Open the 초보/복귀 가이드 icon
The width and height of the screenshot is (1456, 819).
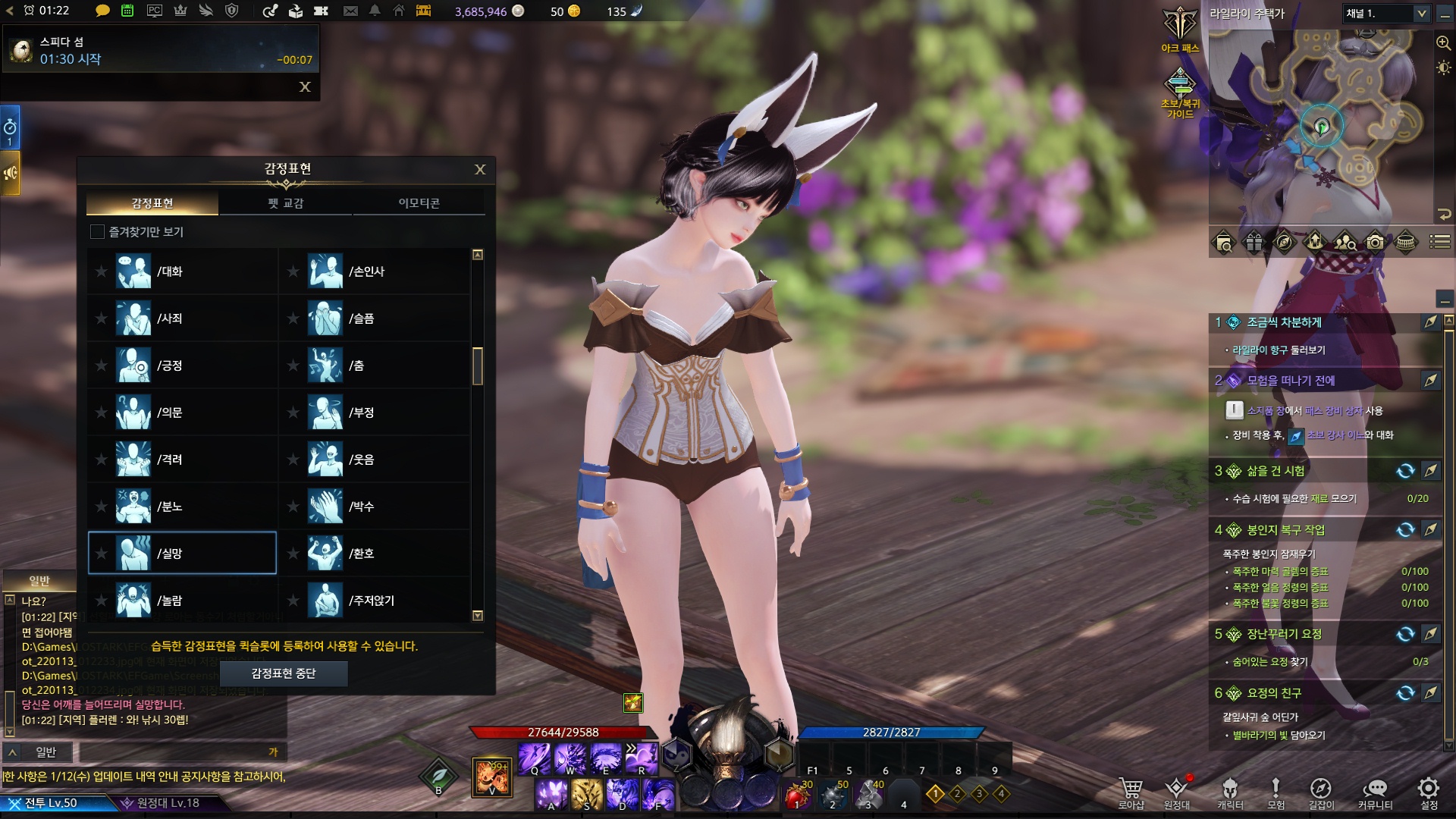[x=1180, y=91]
